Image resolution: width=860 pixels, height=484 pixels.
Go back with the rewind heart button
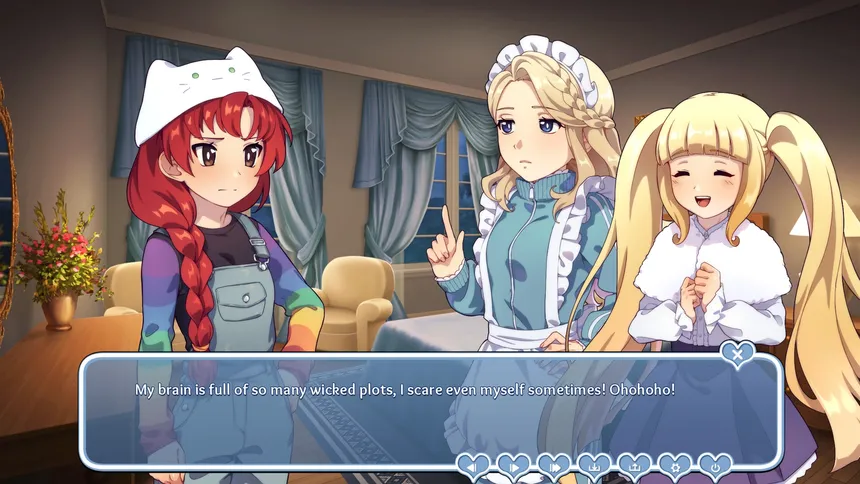pos(474,466)
